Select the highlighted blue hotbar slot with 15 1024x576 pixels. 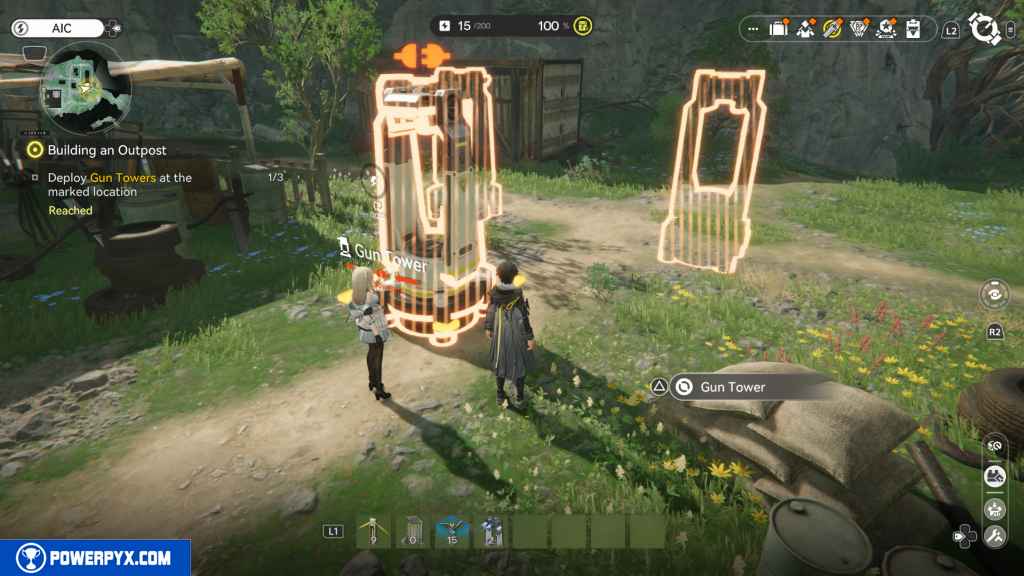tap(451, 531)
